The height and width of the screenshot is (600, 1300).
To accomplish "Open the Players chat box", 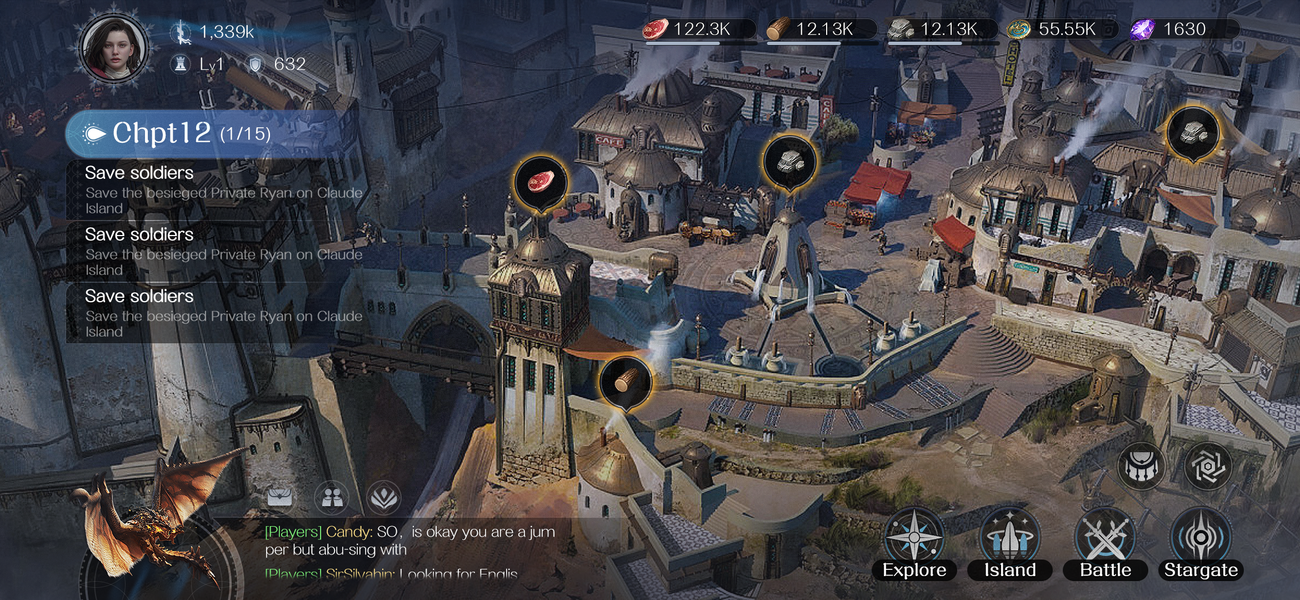I will 410,550.
